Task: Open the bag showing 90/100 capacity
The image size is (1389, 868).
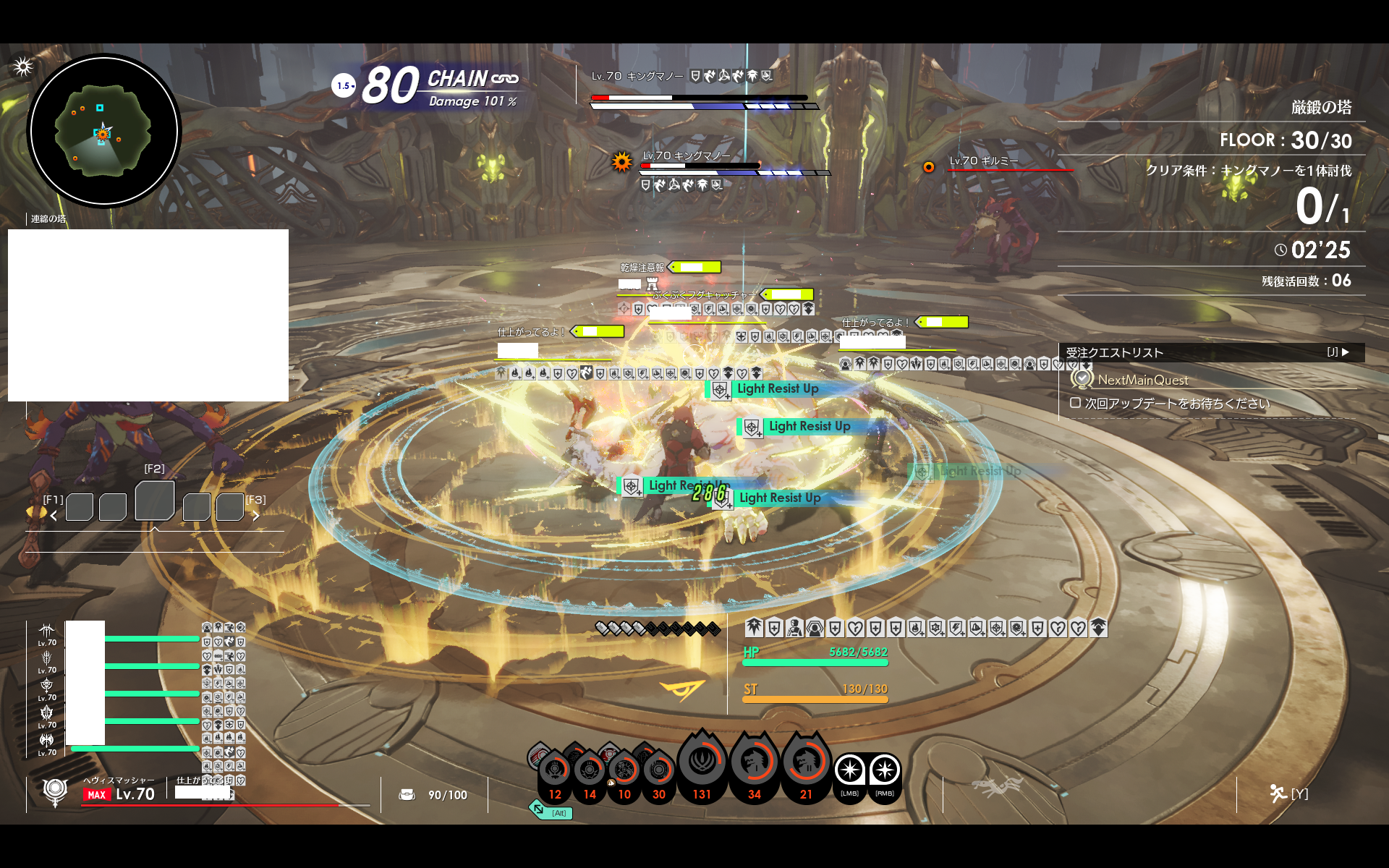Action: (x=407, y=795)
